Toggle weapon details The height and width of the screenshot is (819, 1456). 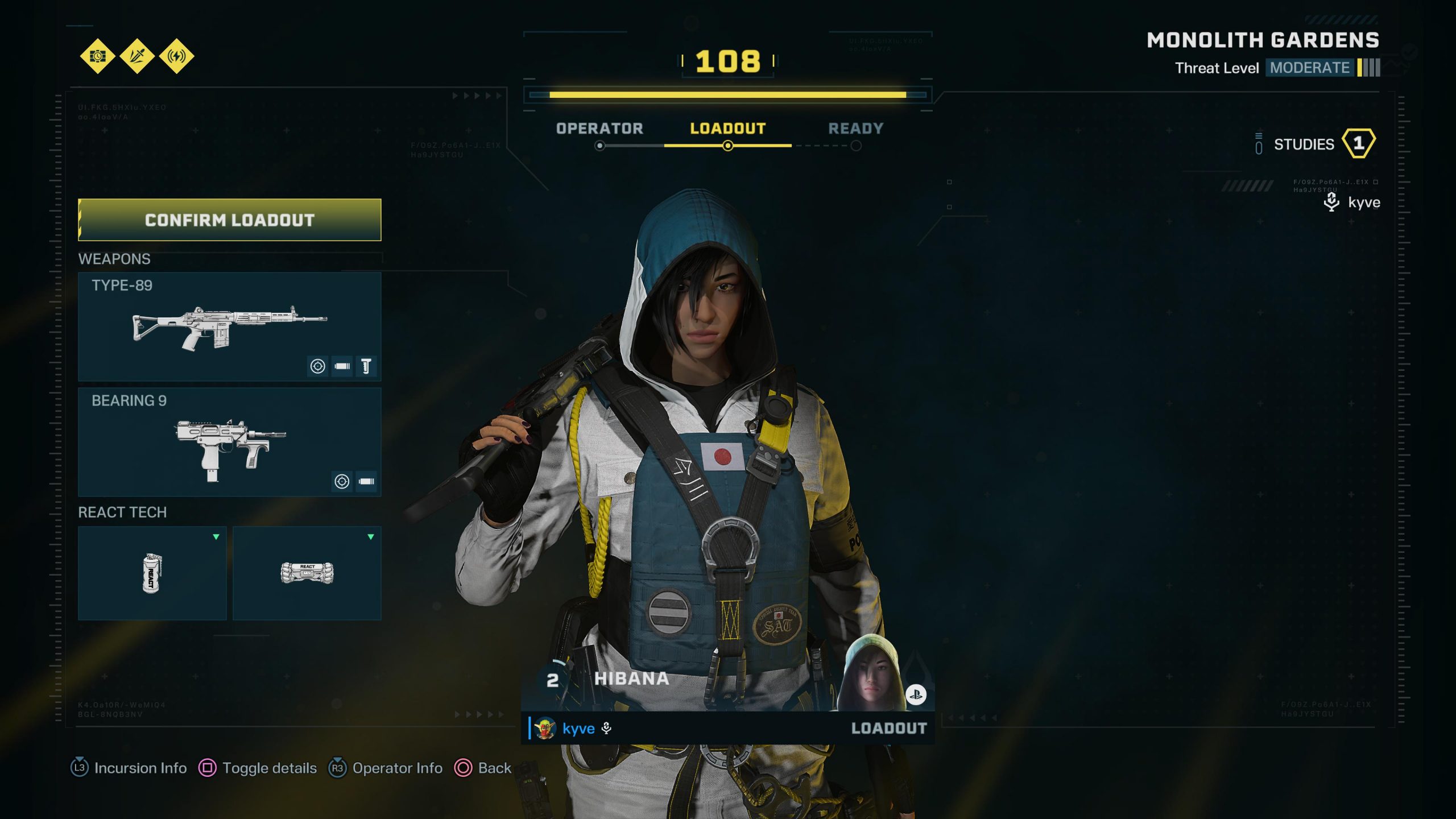258,768
